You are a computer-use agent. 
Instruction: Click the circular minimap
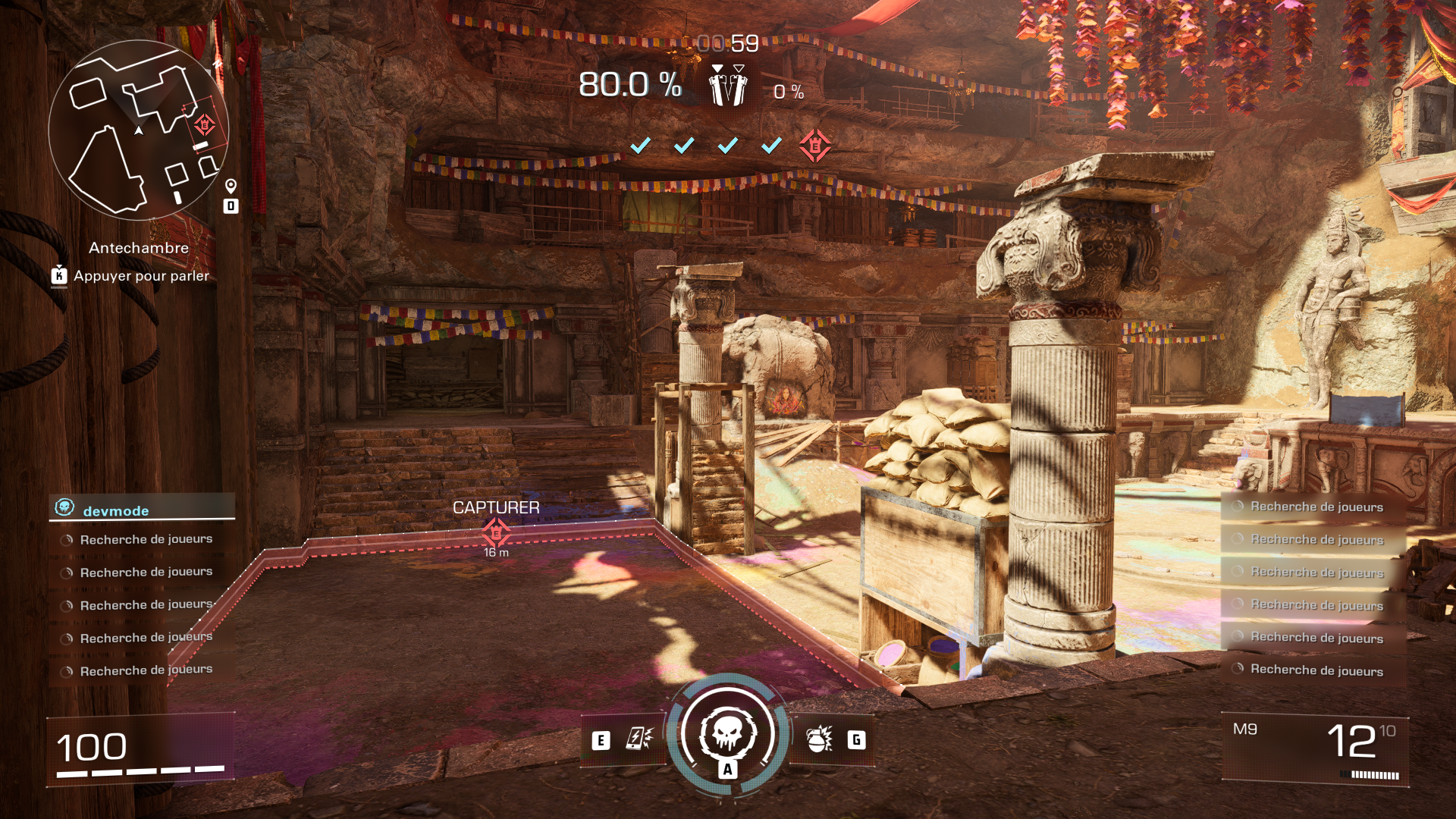pyautogui.click(x=138, y=130)
